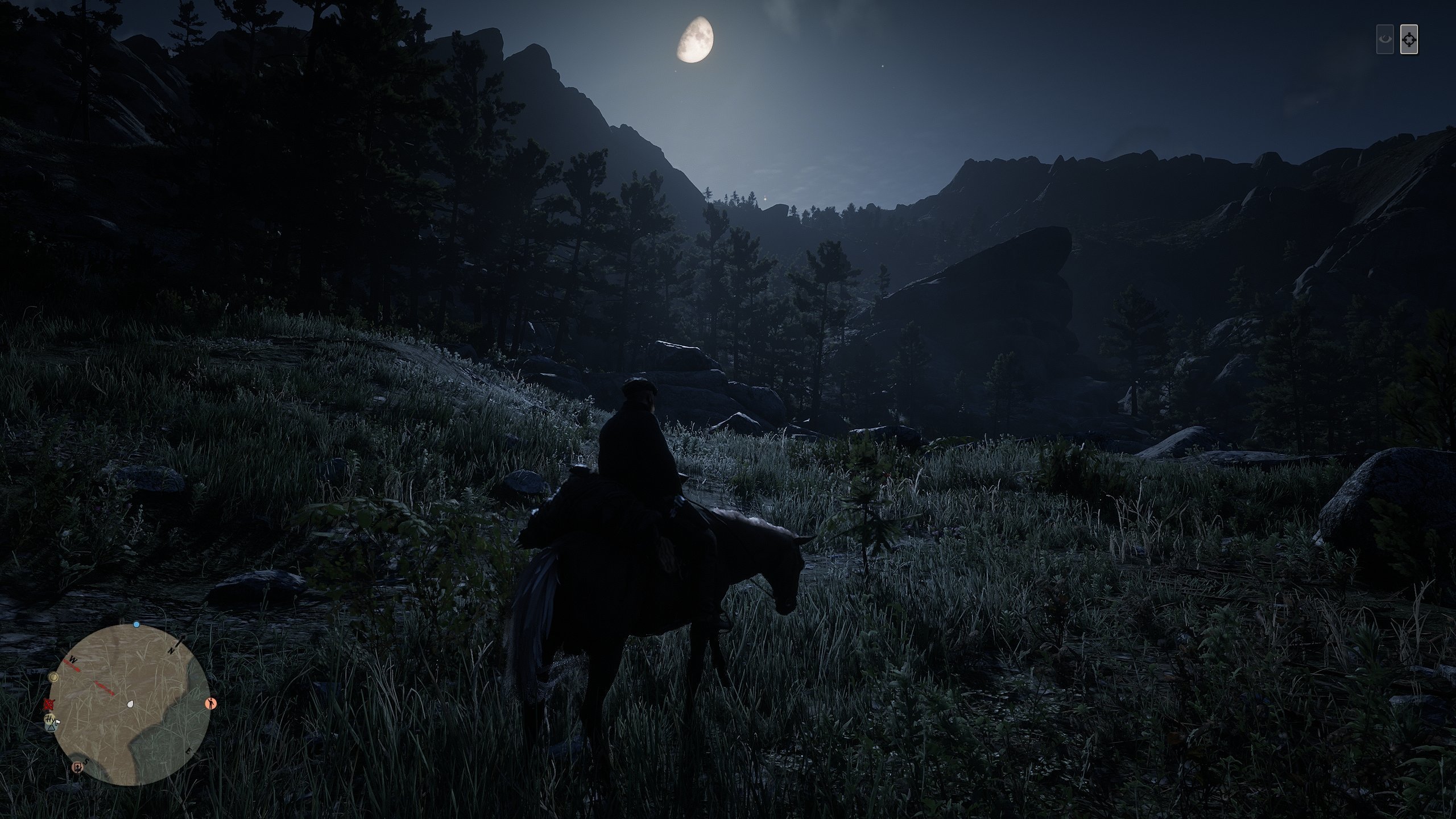
Task: Click the compass E letter on the minimap
Action: click(189, 751)
